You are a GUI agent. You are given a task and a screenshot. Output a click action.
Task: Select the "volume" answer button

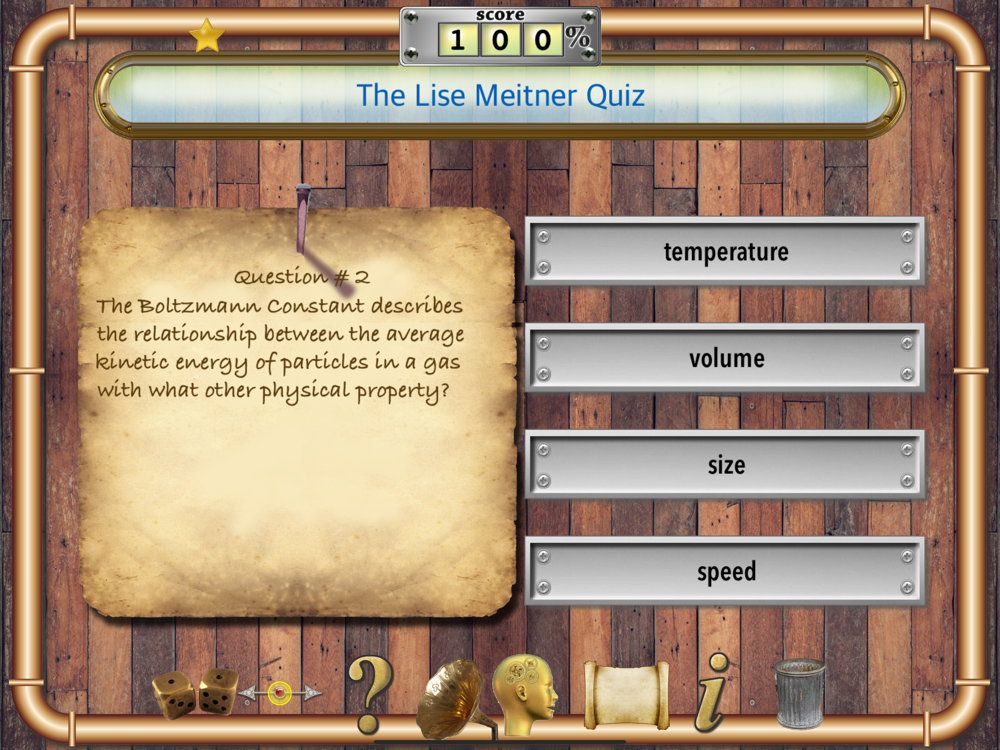coord(725,359)
